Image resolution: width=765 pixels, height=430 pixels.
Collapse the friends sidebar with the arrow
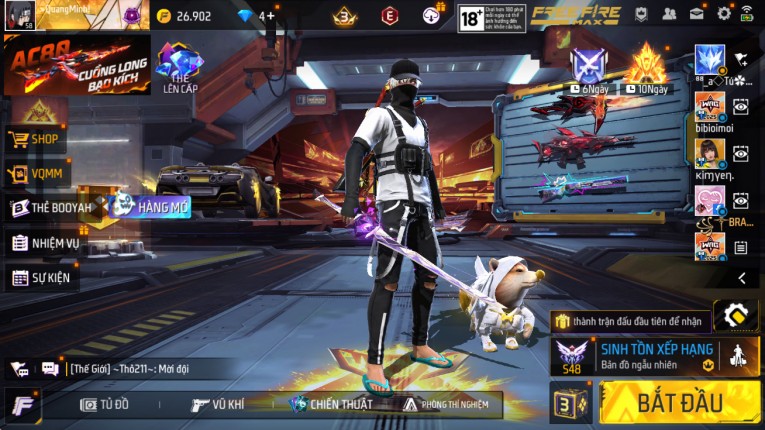[741, 278]
